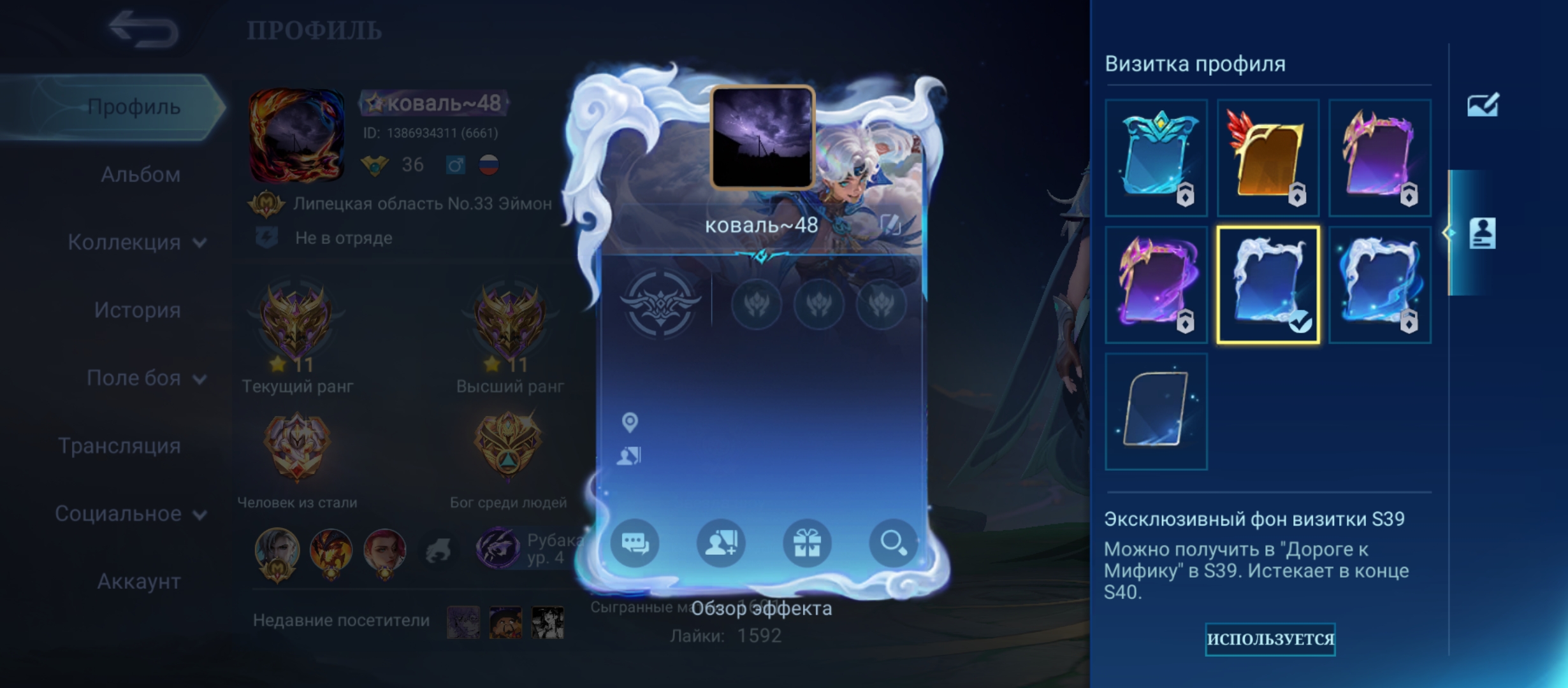Tap the magnifying glass icon on card

point(893,543)
